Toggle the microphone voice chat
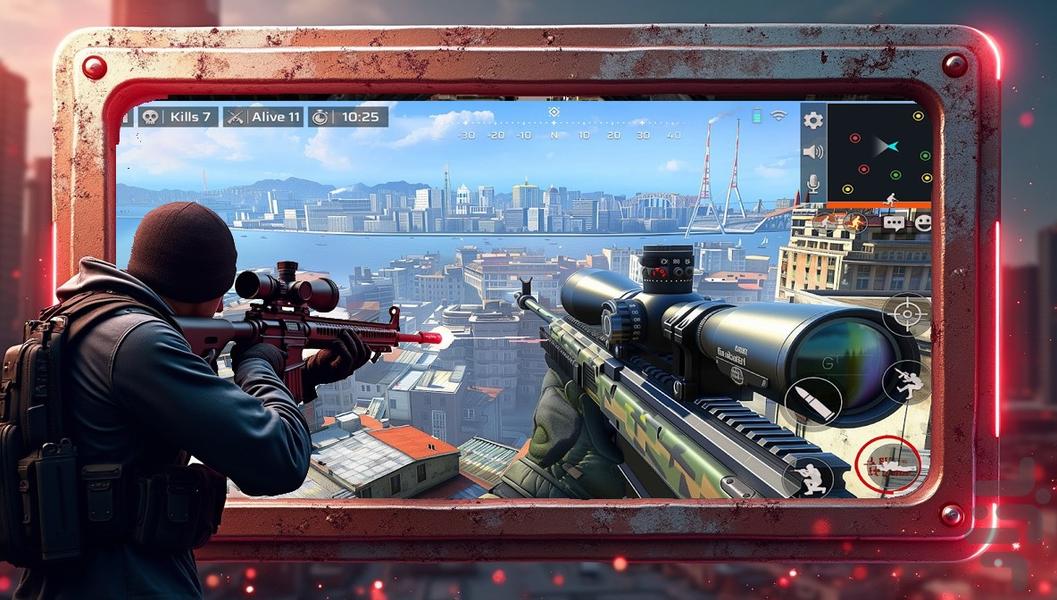The width and height of the screenshot is (1057, 600). coord(813,183)
